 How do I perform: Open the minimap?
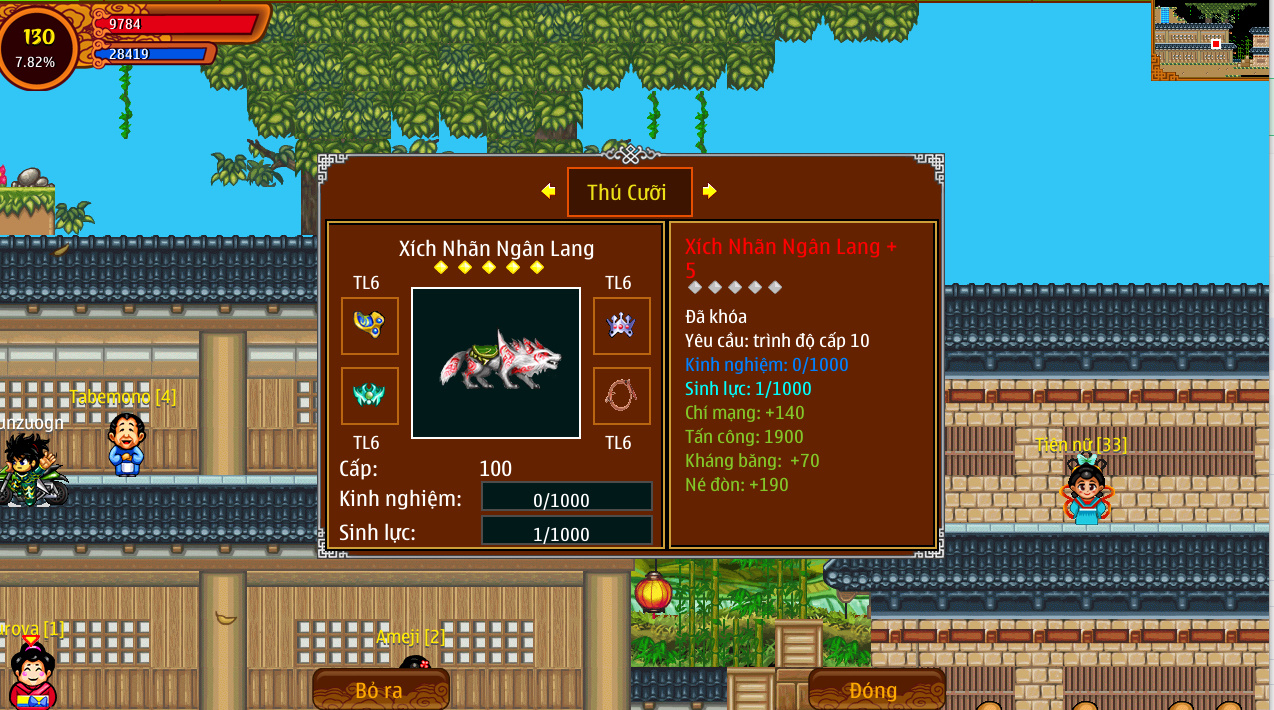1212,40
